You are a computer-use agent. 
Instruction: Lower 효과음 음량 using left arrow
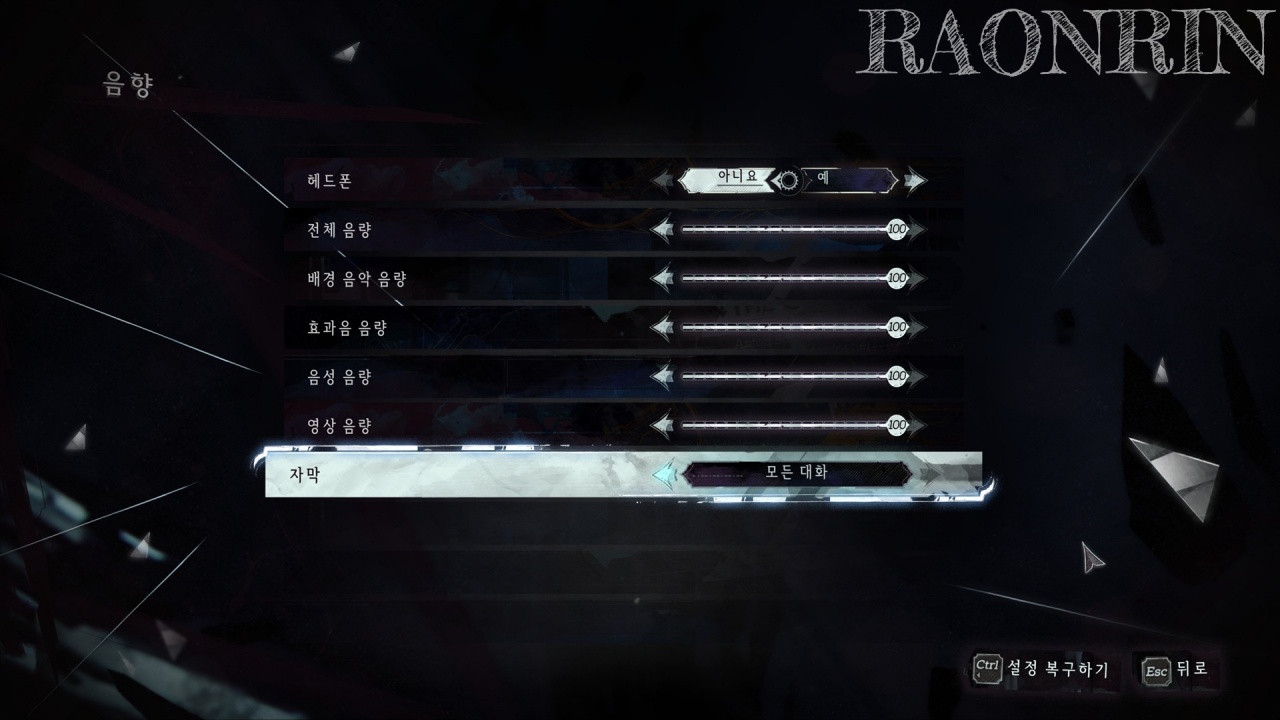point(662,327)
